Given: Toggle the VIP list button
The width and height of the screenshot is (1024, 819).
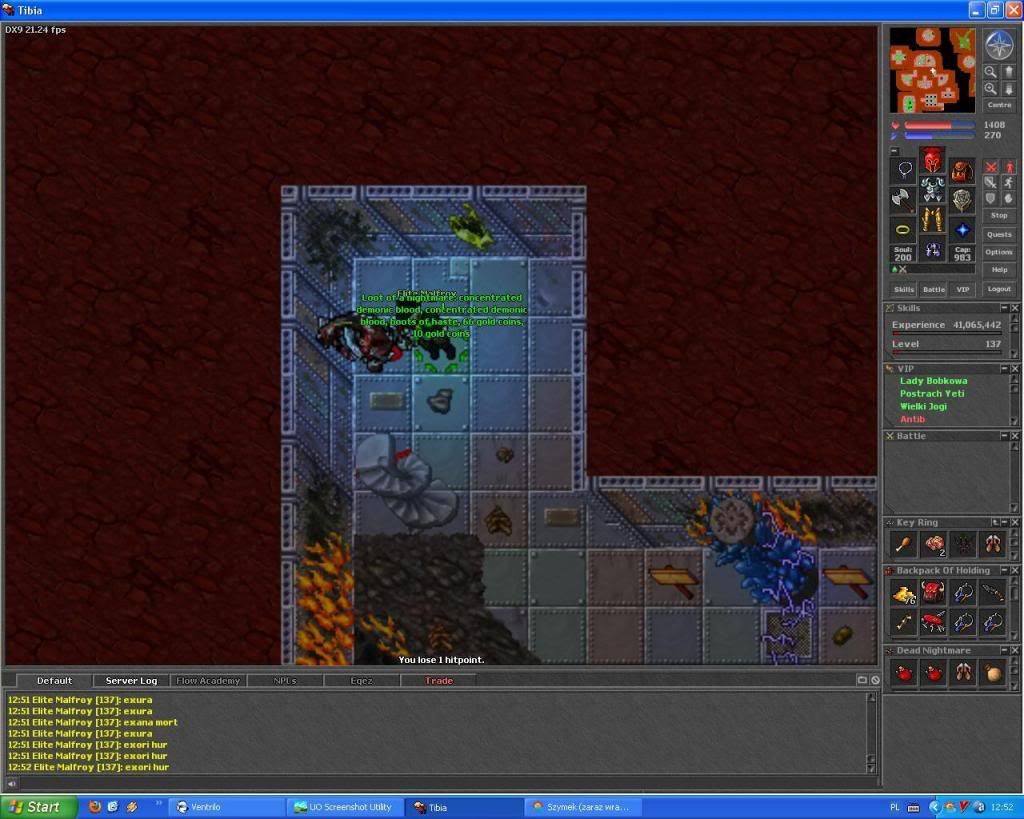Looking at the screenshot, I should coord(962,289).
